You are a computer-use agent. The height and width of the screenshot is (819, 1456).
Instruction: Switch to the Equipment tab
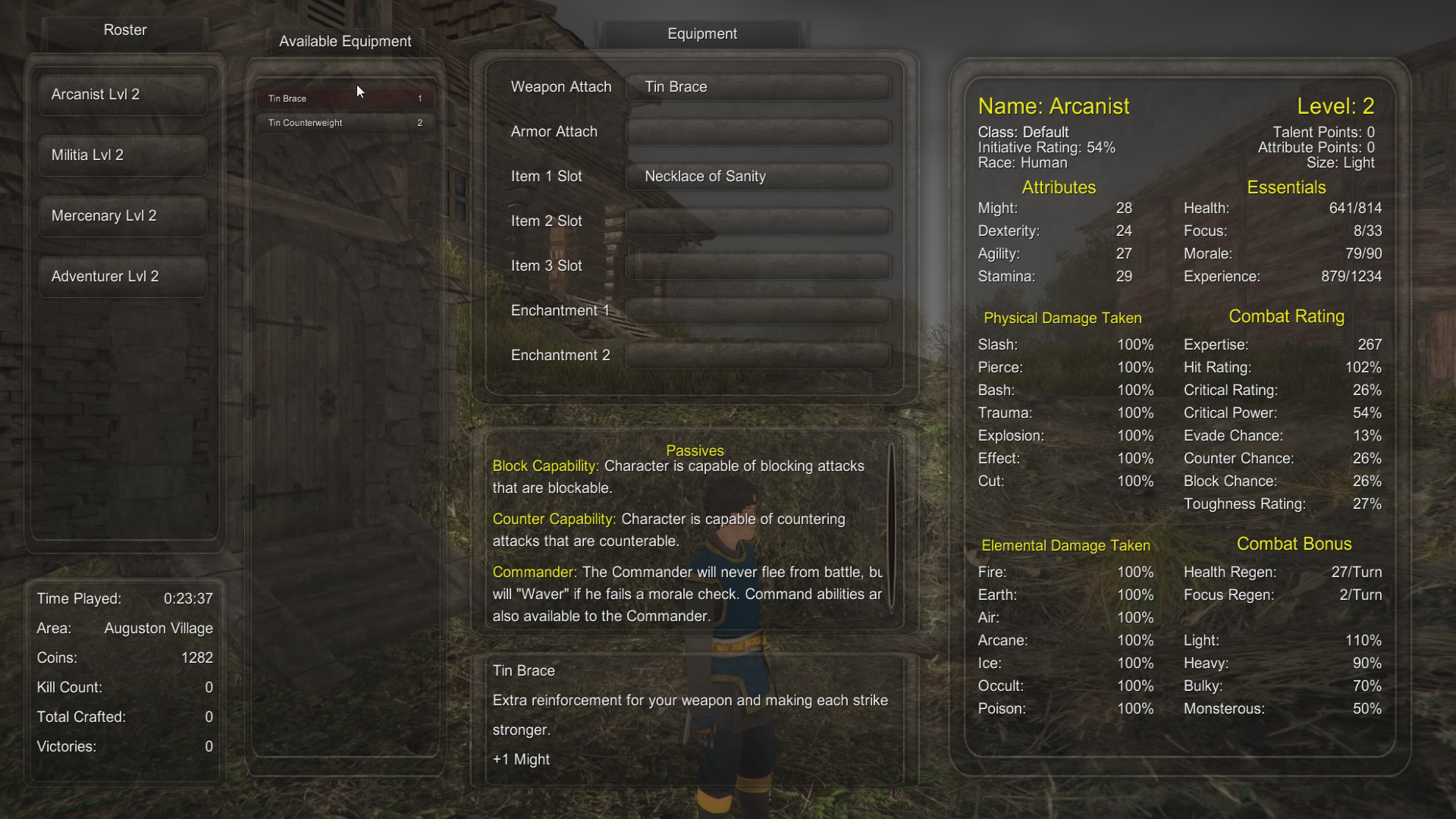[701, 33]
